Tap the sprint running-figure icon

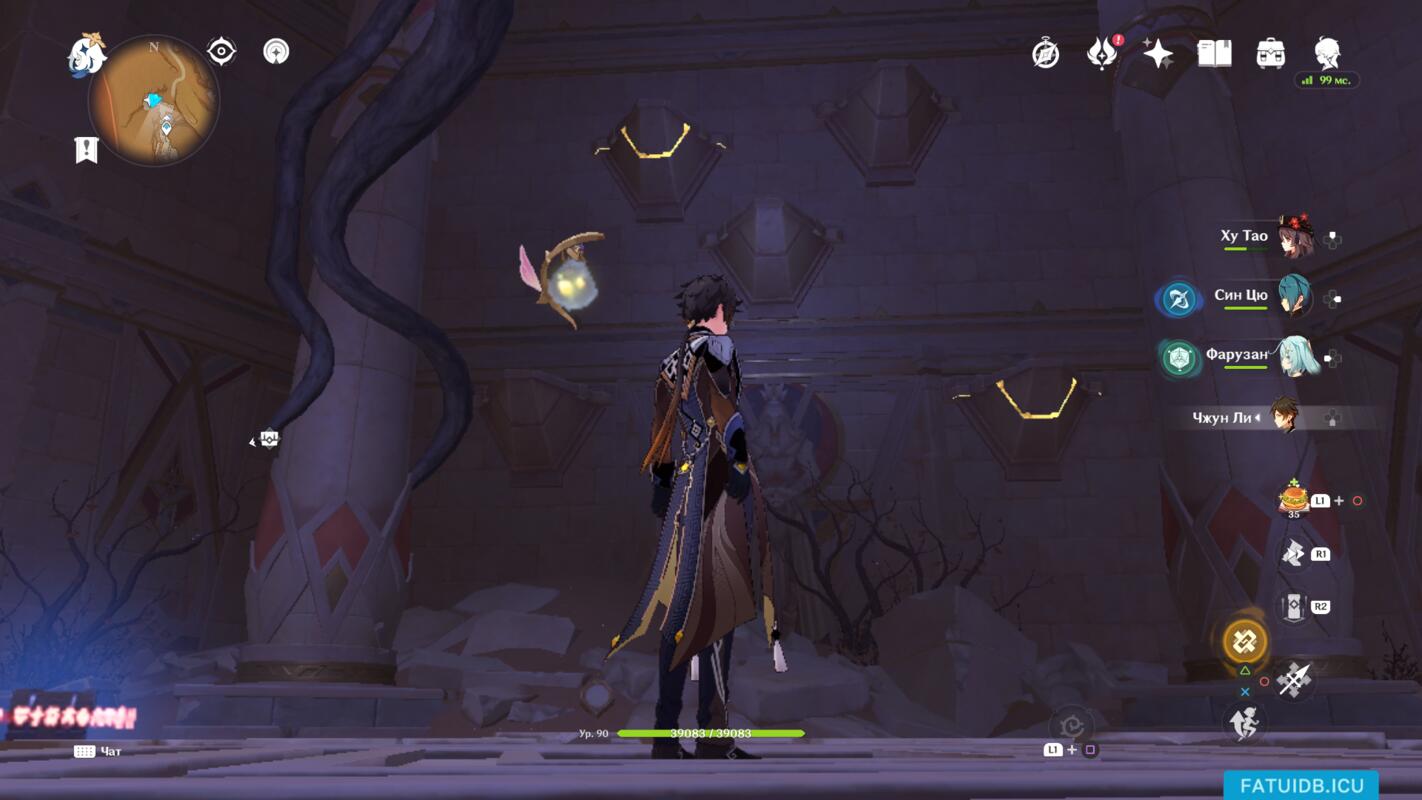1245,722
